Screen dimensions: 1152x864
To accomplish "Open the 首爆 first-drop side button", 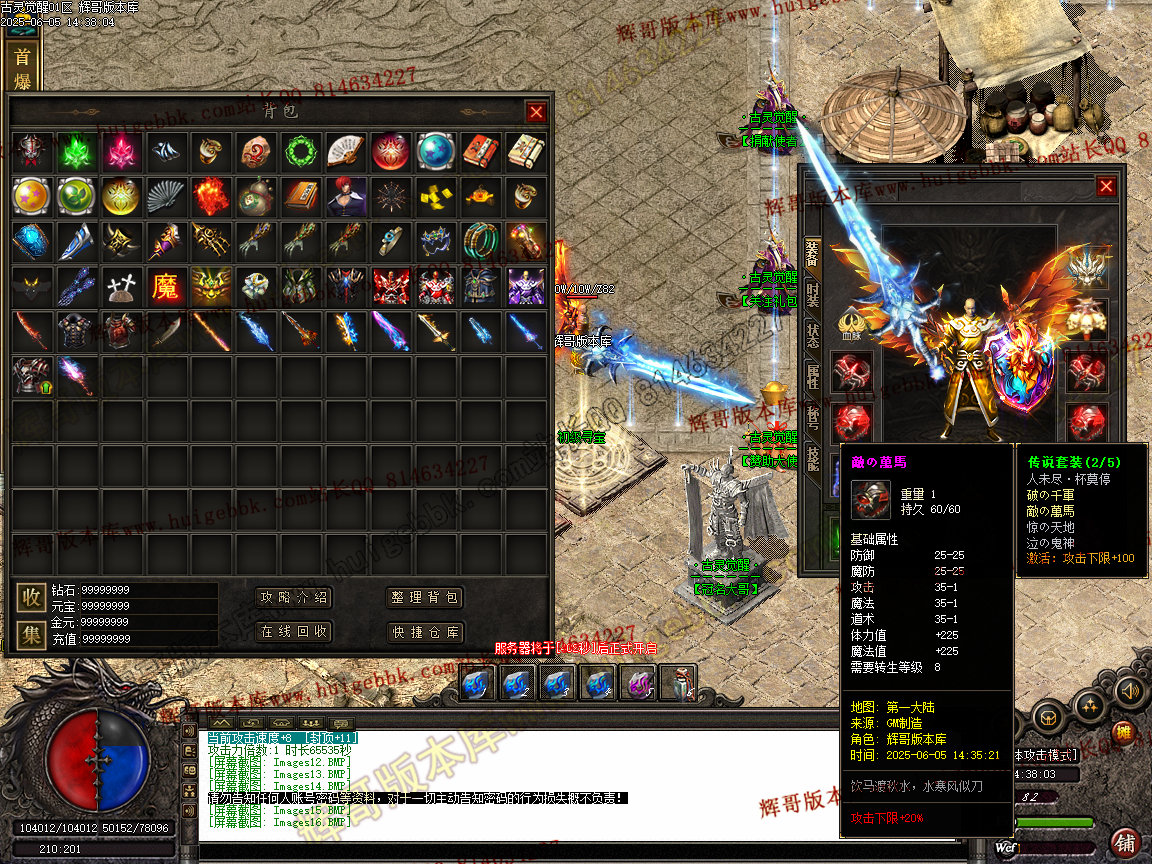I will point(21,68).
